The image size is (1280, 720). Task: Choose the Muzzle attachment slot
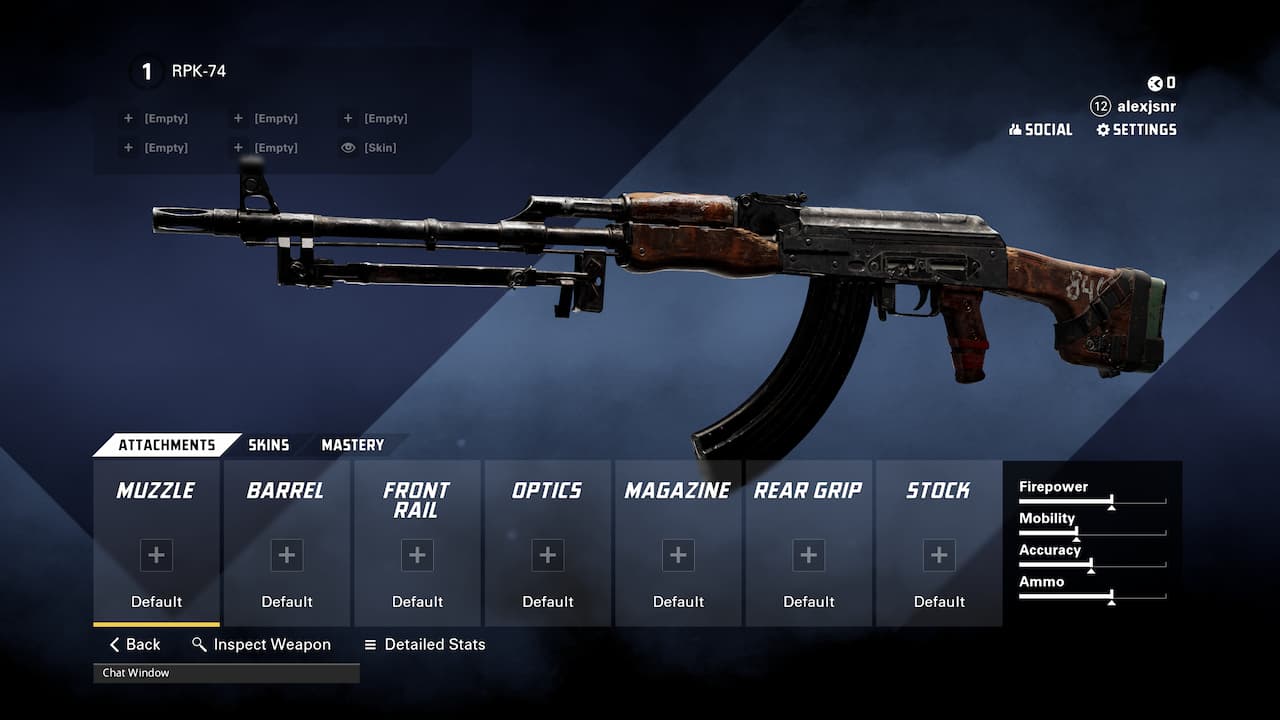pos(156,543)
